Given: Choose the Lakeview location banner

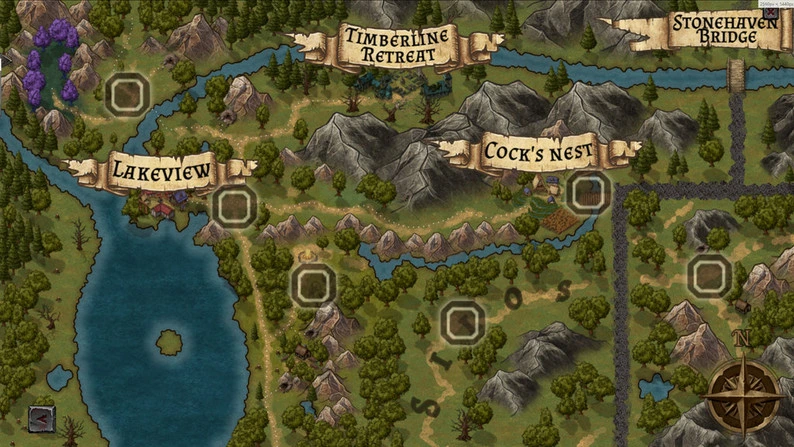Looking at the screenshot, I should pos(162,173).
